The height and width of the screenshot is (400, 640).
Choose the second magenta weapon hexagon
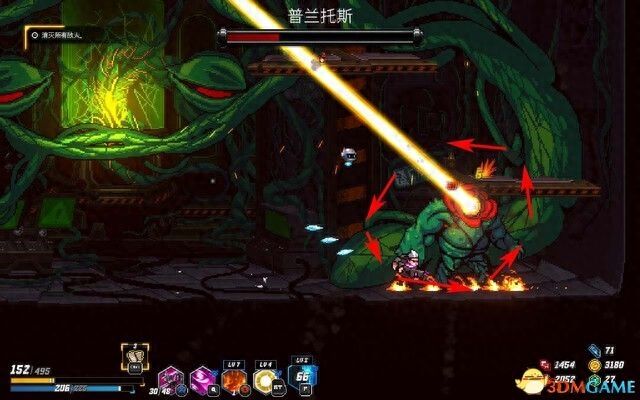tap(203, 379)
